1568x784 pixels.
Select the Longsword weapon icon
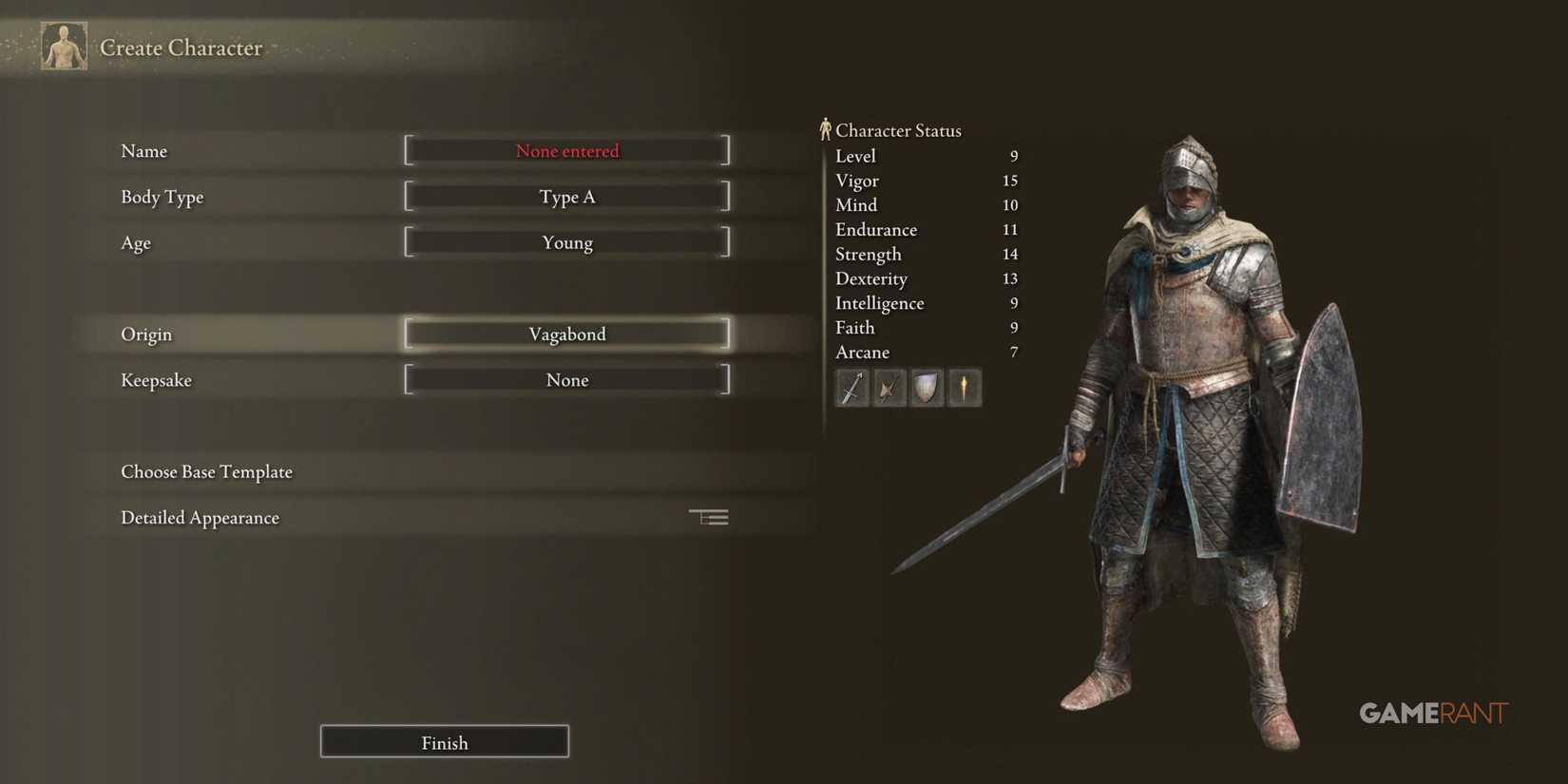point(851,387)
